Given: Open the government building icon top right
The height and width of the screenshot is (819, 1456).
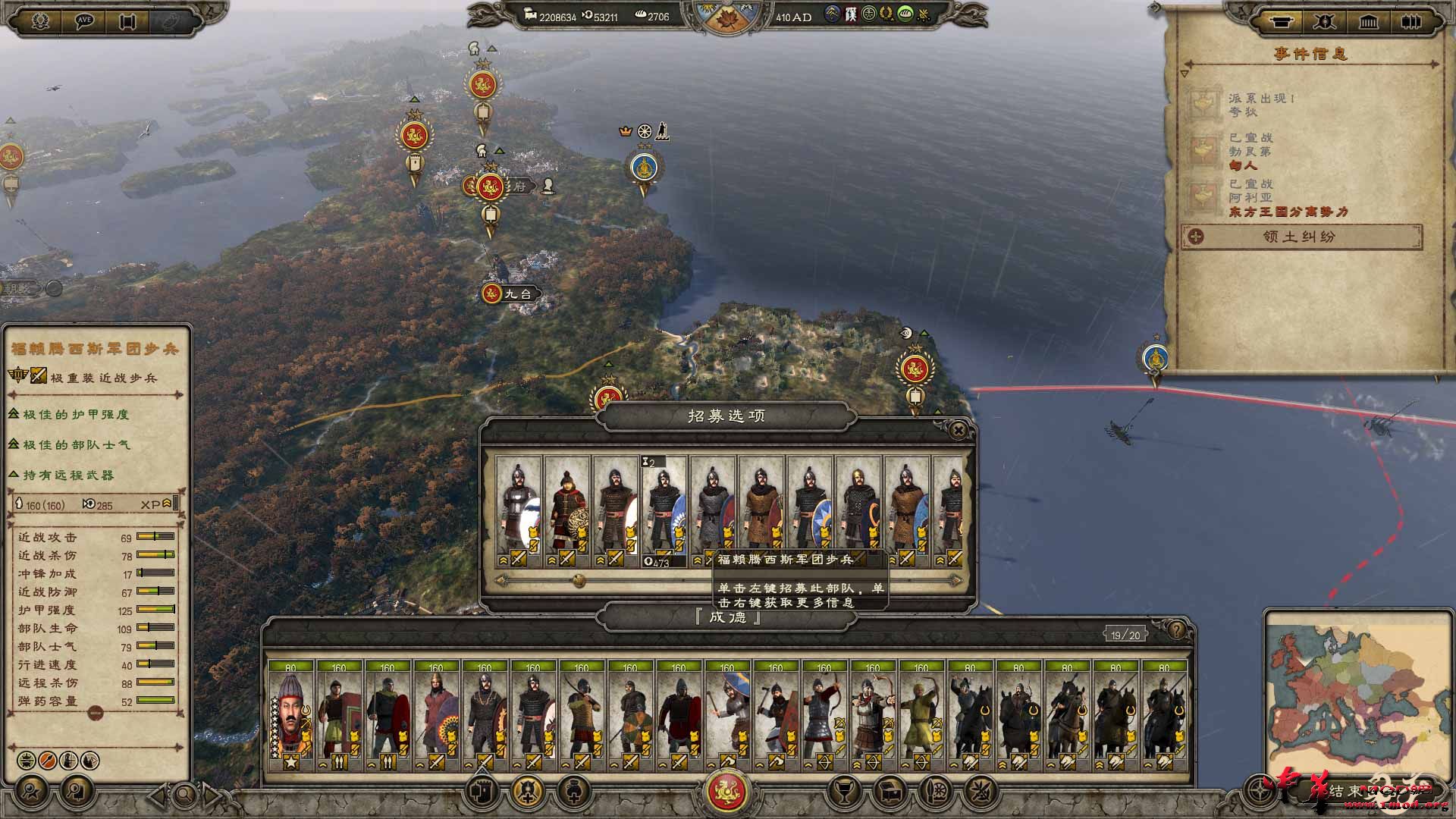Looking at the screenshot, I should click(x=1369, y=22).
